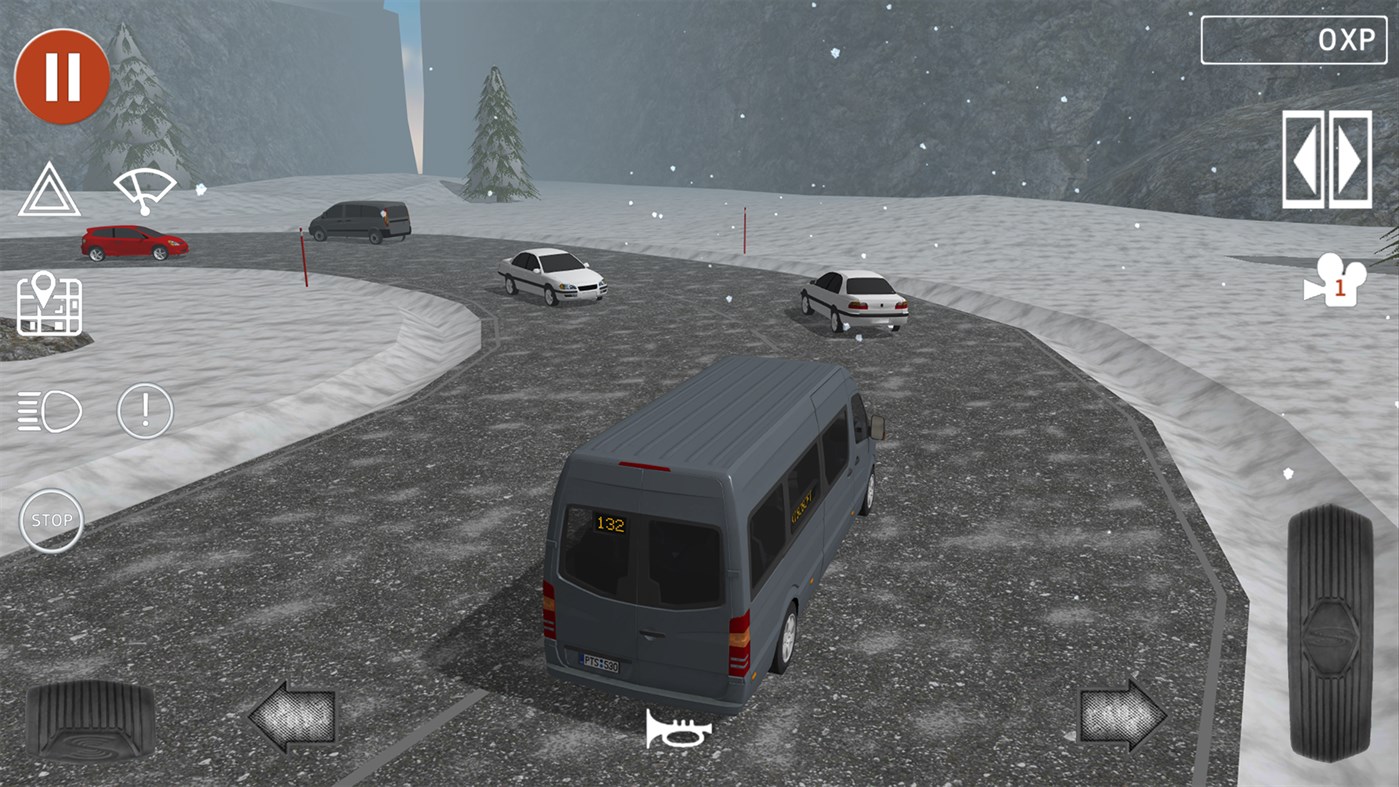The image size is (1399, 787).
Task: Click the exclamation warning indicator
Action: click(x=143, y=410)
